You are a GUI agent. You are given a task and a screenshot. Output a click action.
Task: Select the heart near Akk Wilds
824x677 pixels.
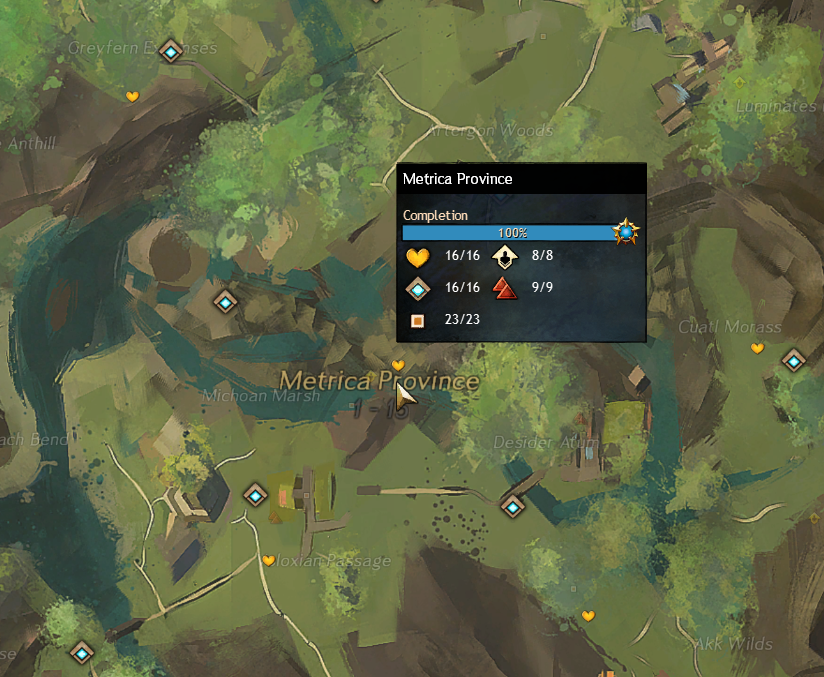coord(588,615)
